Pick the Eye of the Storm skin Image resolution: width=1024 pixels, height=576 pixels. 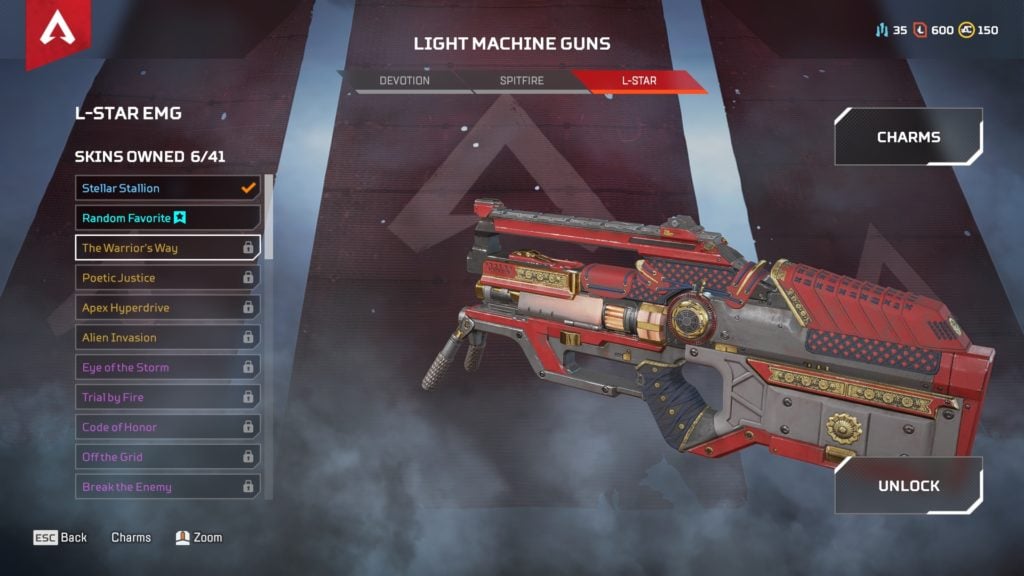[x=168, y=367]
